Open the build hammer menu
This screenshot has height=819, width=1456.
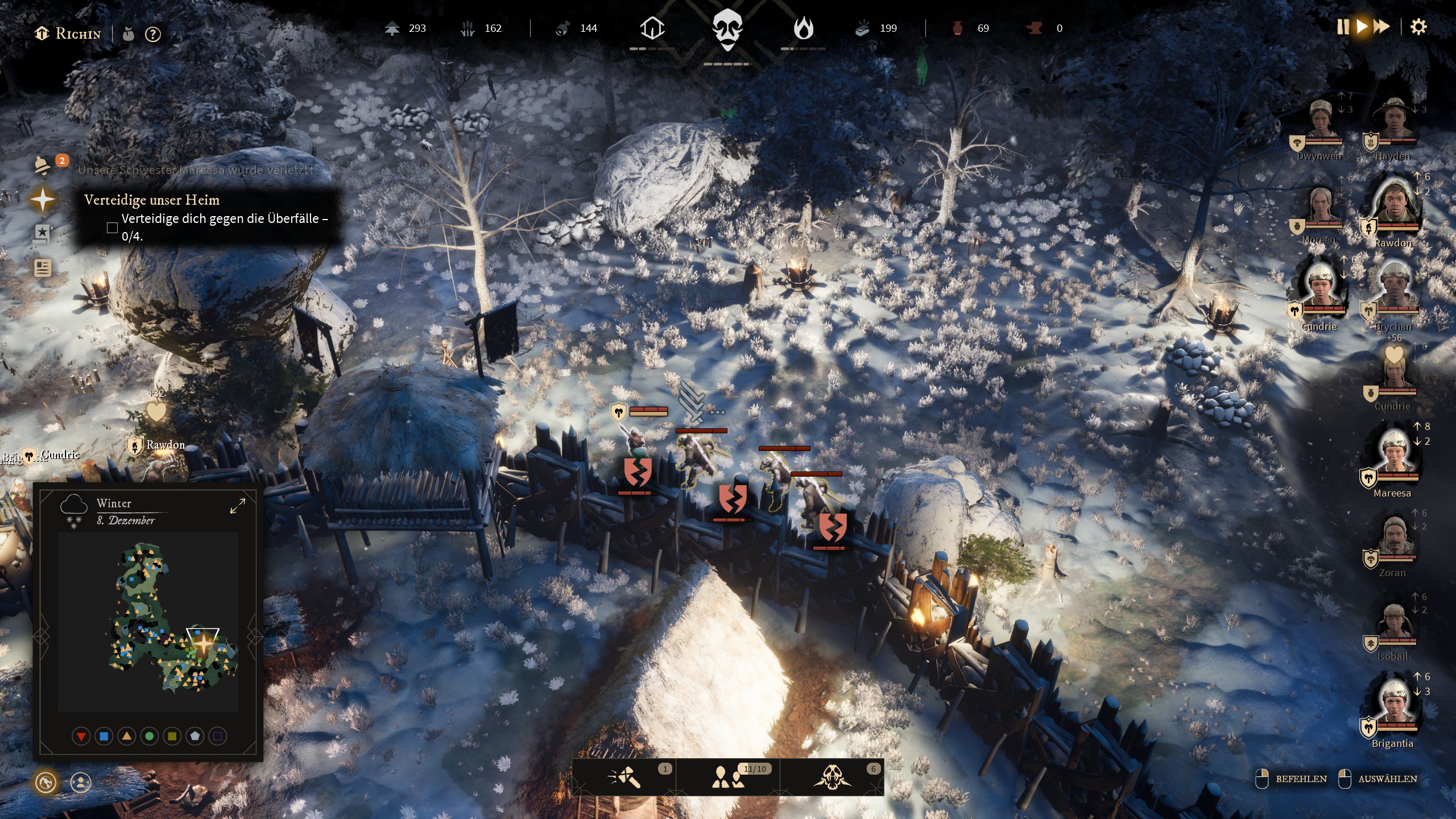tap(624, 777)
